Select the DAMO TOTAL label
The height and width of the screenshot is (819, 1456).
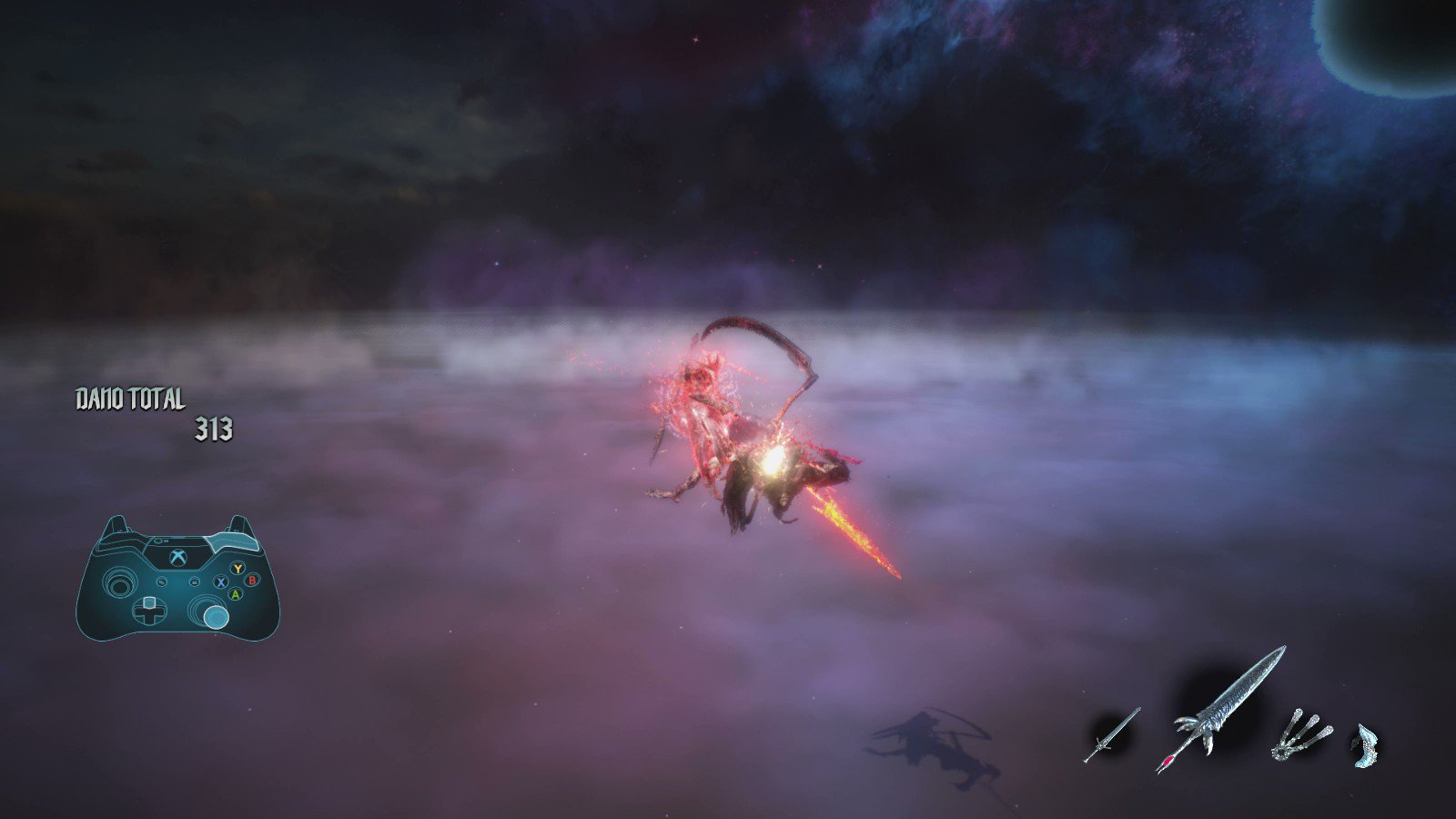click(130, 399)
